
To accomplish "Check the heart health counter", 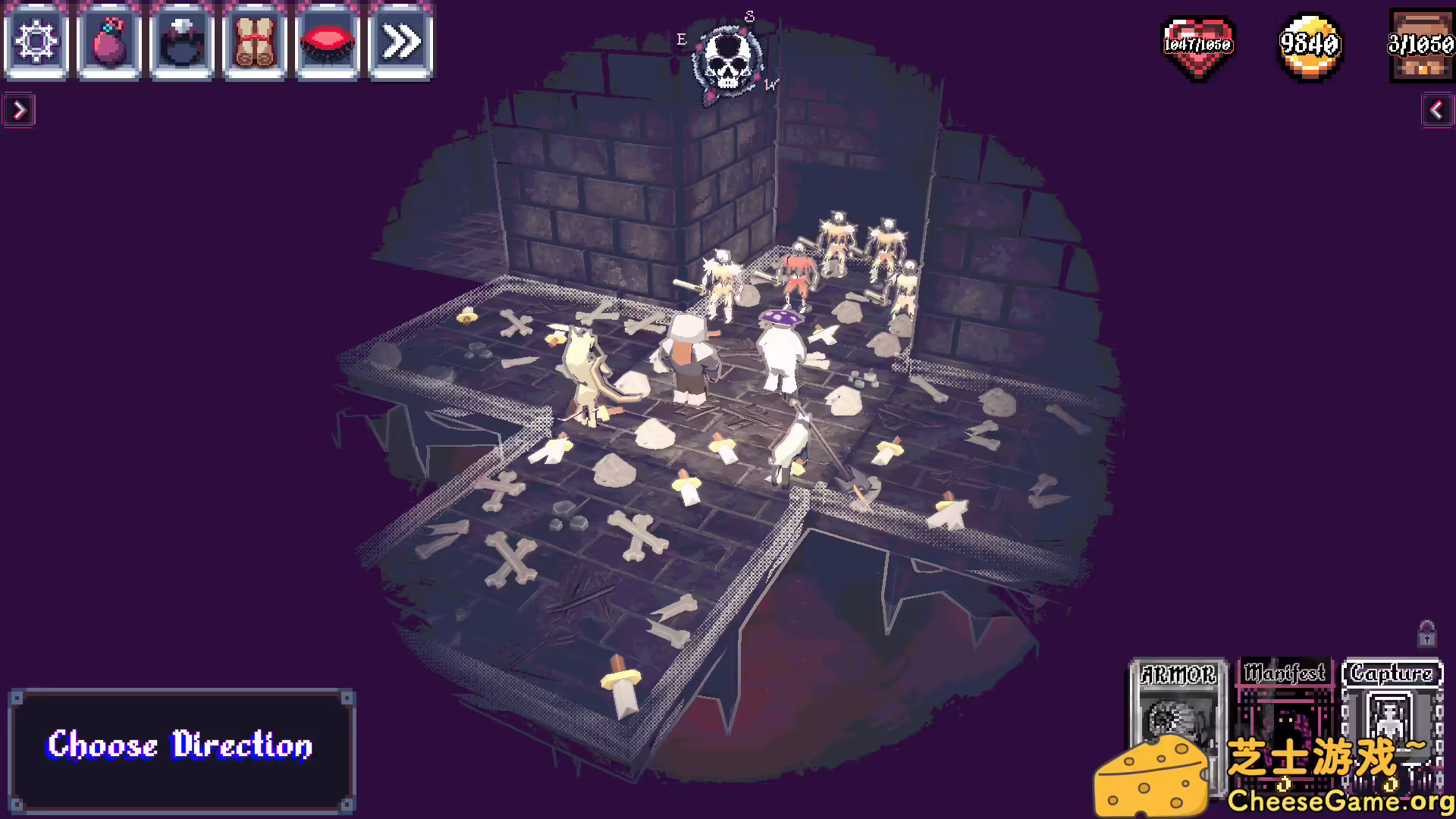I will pyautogui.click(x=1198, y=47).
